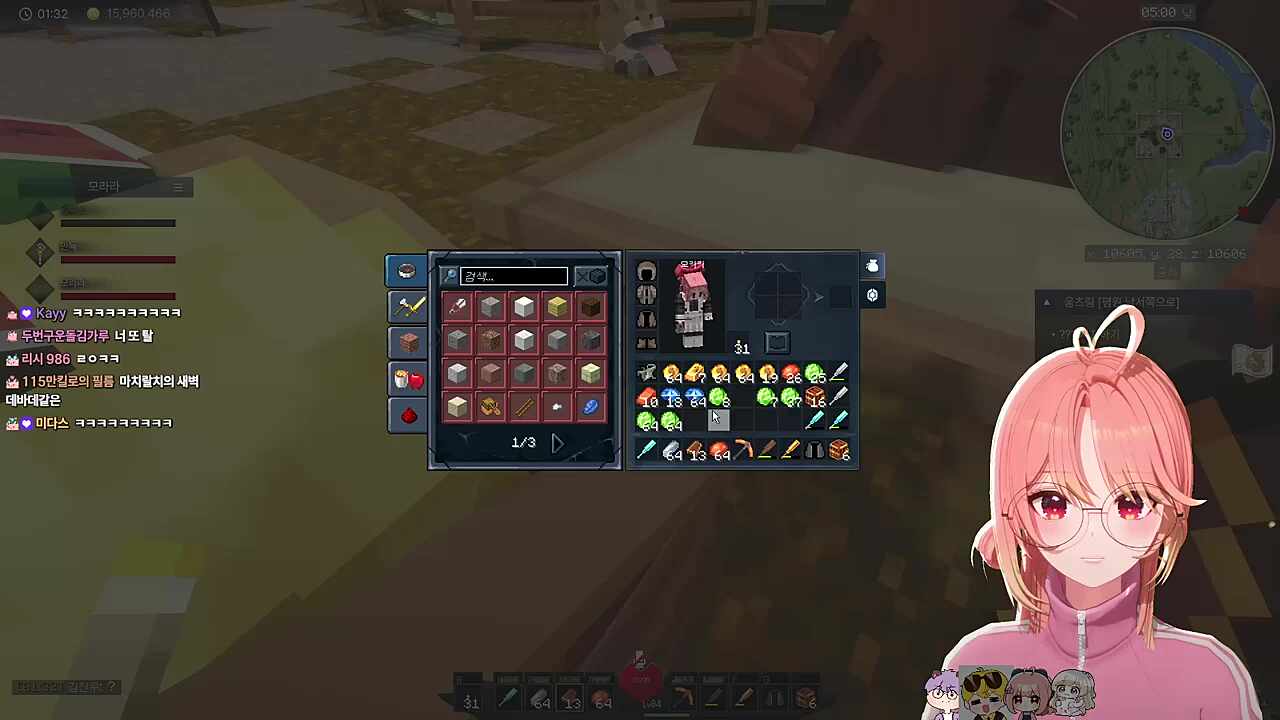Open the food category tab with apple

407,379
